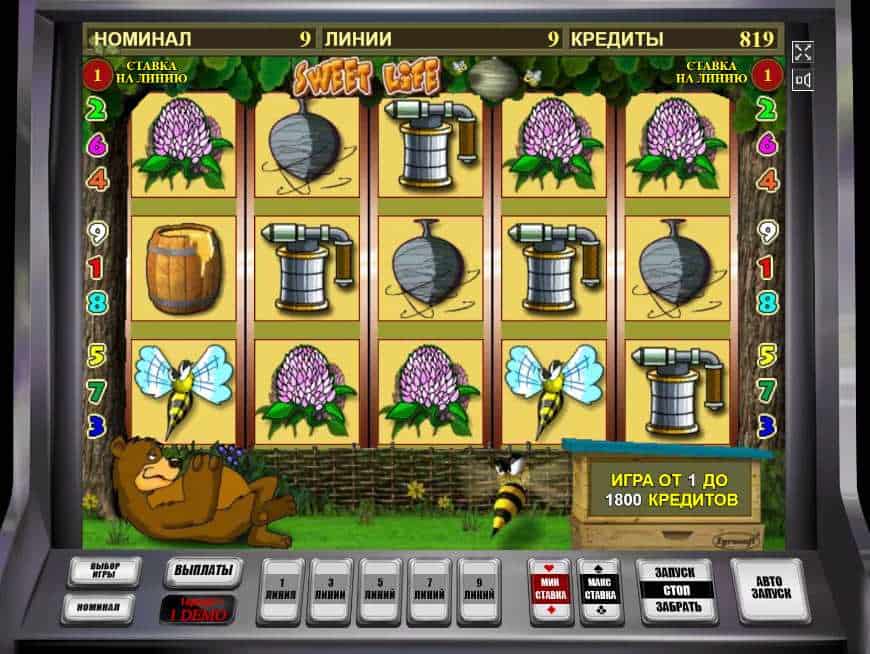
Task: Activate the 5 ЛИНИЙ button
Action: (379, 591)
